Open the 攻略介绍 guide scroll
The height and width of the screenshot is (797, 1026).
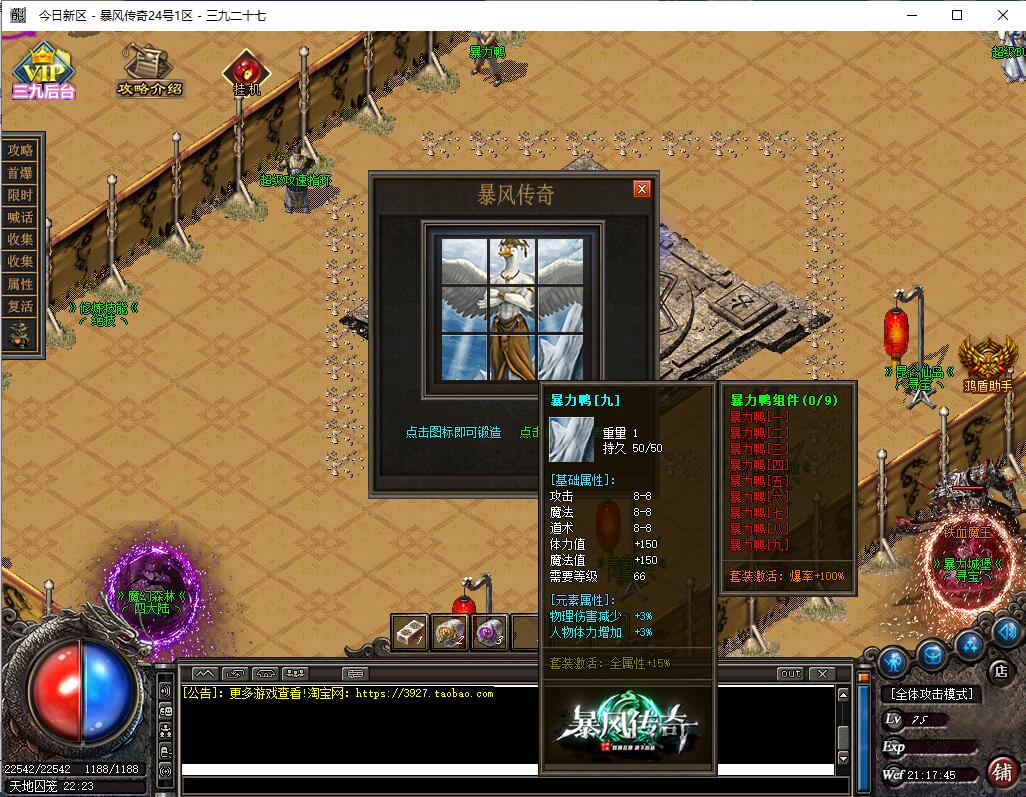click(149, 70)
